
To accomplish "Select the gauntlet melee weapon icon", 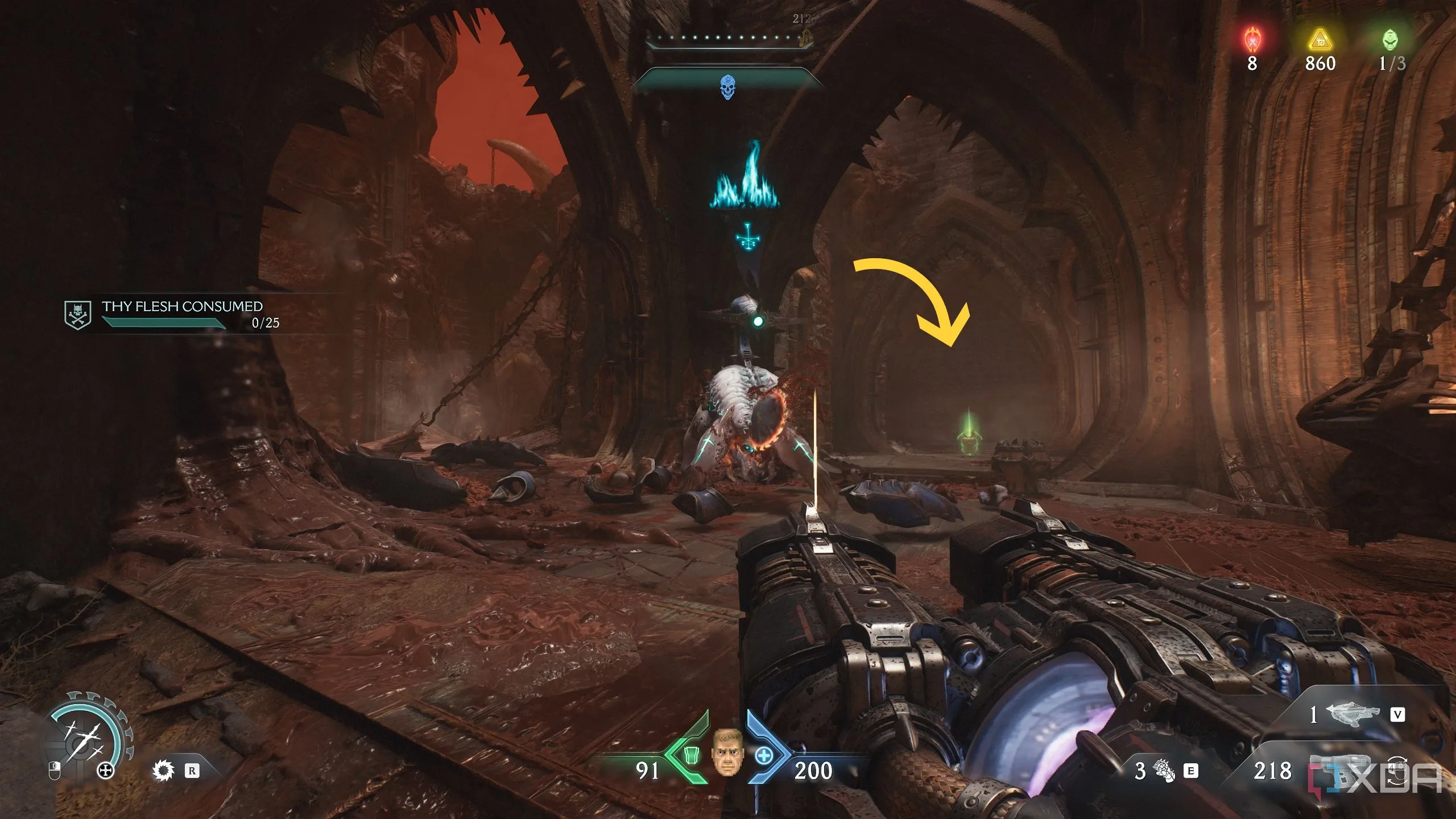I will click(1164, 771).
